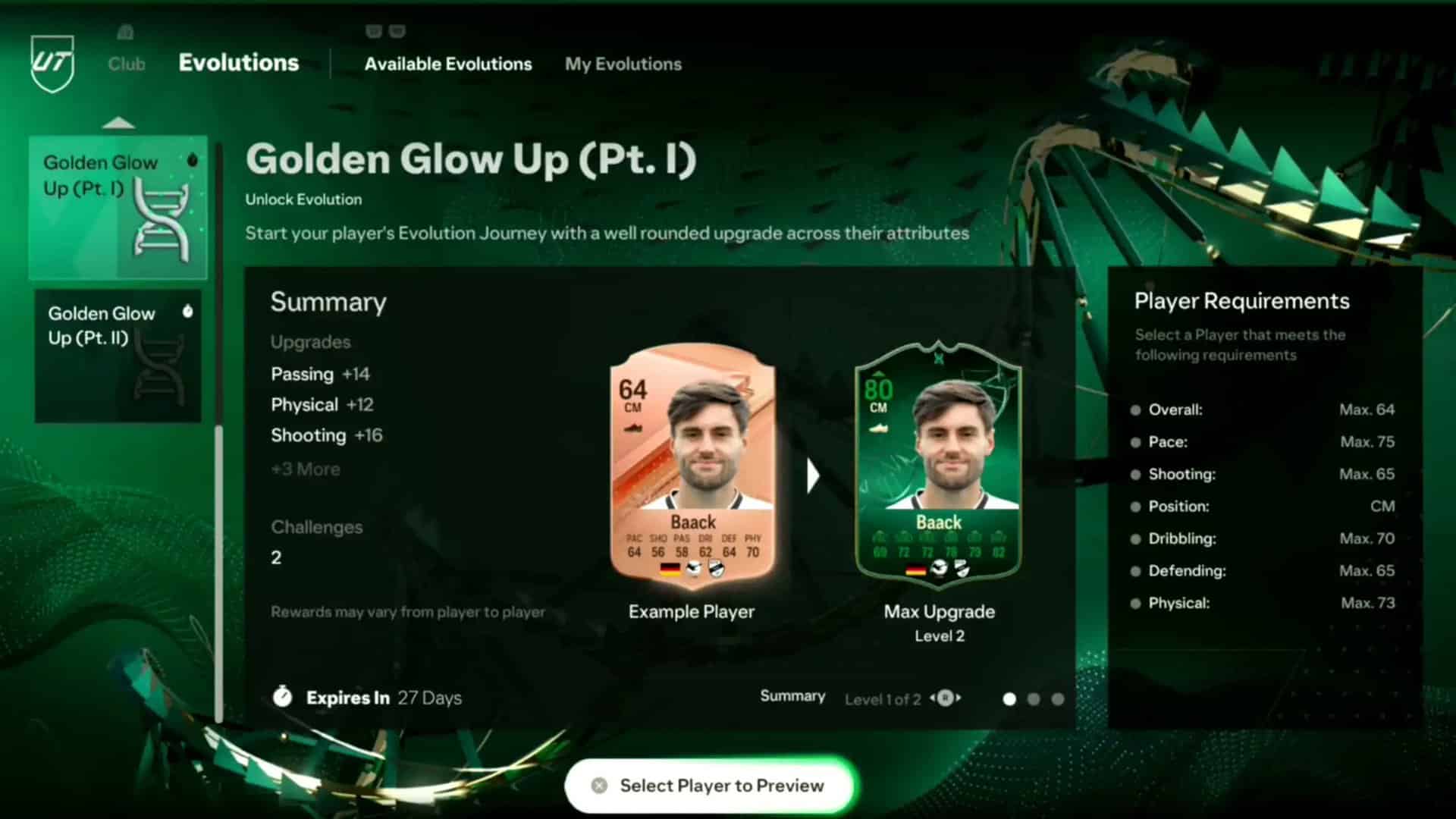Open the Available Evolutions tab

click(447, 64)
